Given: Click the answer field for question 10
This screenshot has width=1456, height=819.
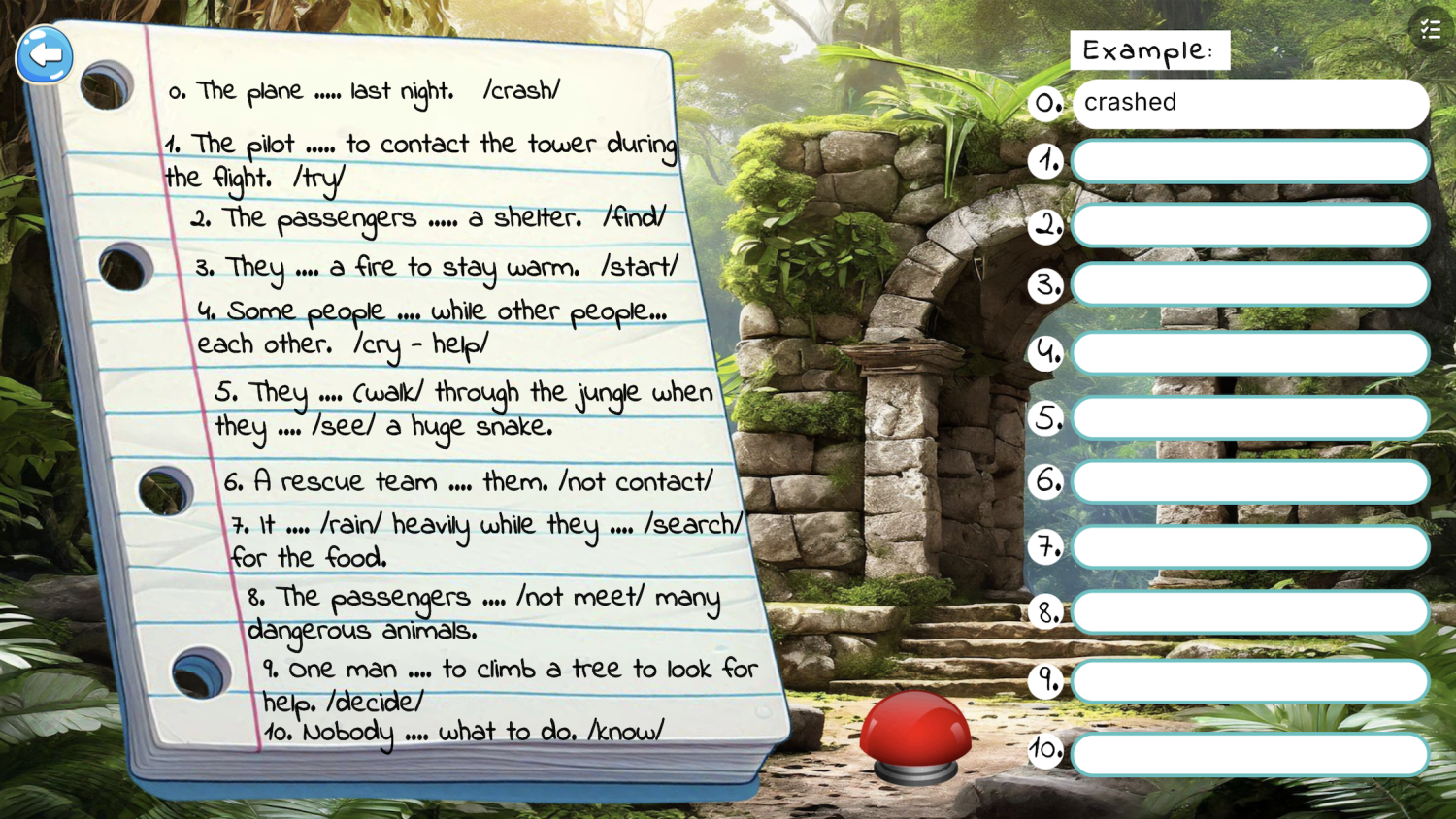Looking at the screenshot, I should click(1249, 754).
